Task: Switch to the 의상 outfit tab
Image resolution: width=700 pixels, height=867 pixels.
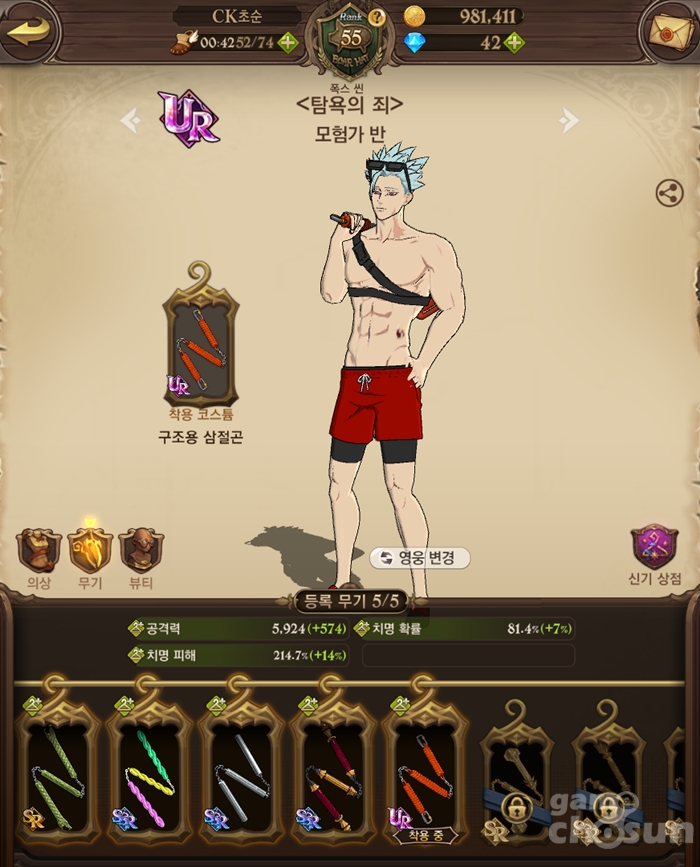Action: point(39,552)
